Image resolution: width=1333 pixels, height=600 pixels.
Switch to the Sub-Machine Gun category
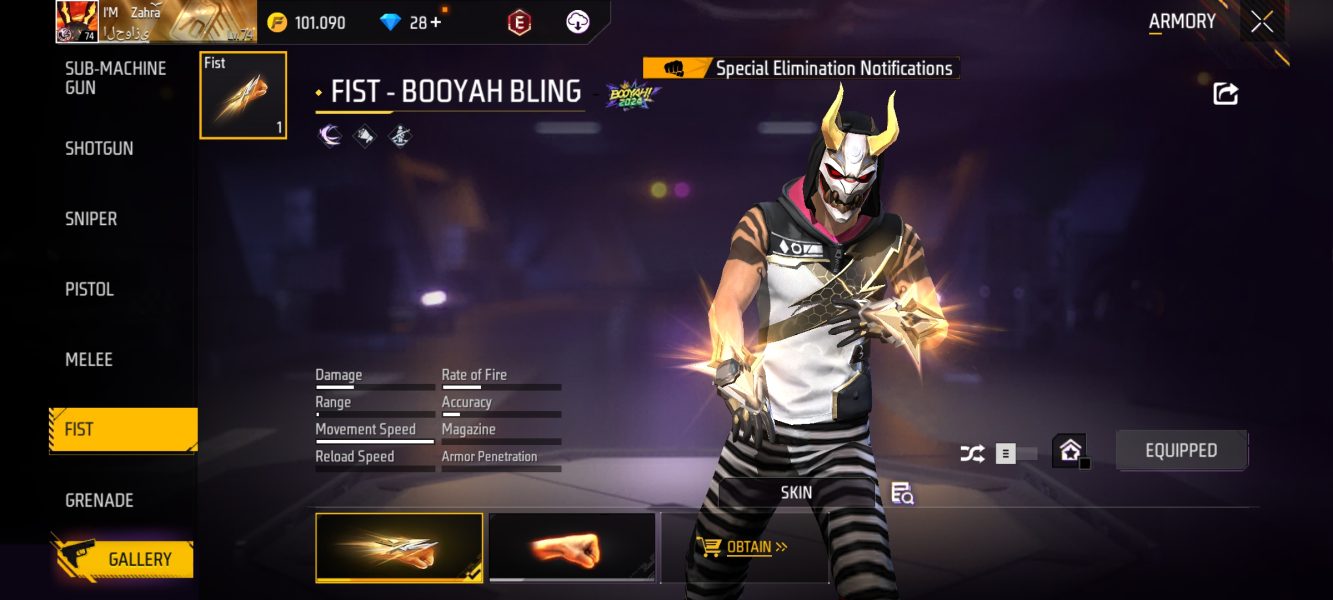click(115, 78)
